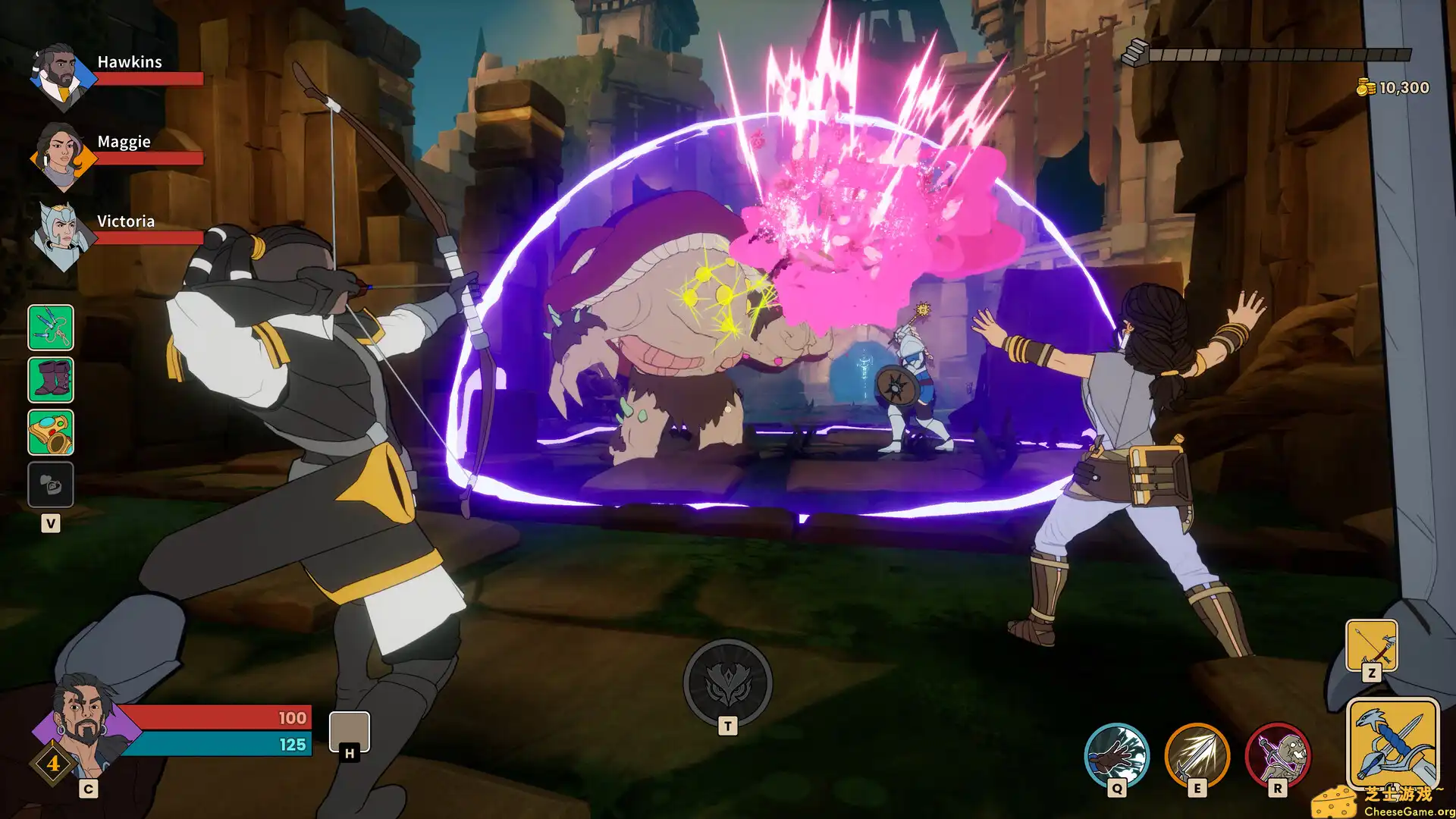Click Victoria's health bar
The width and height of the screenshot is (1456, 819).
coord(148,239)
